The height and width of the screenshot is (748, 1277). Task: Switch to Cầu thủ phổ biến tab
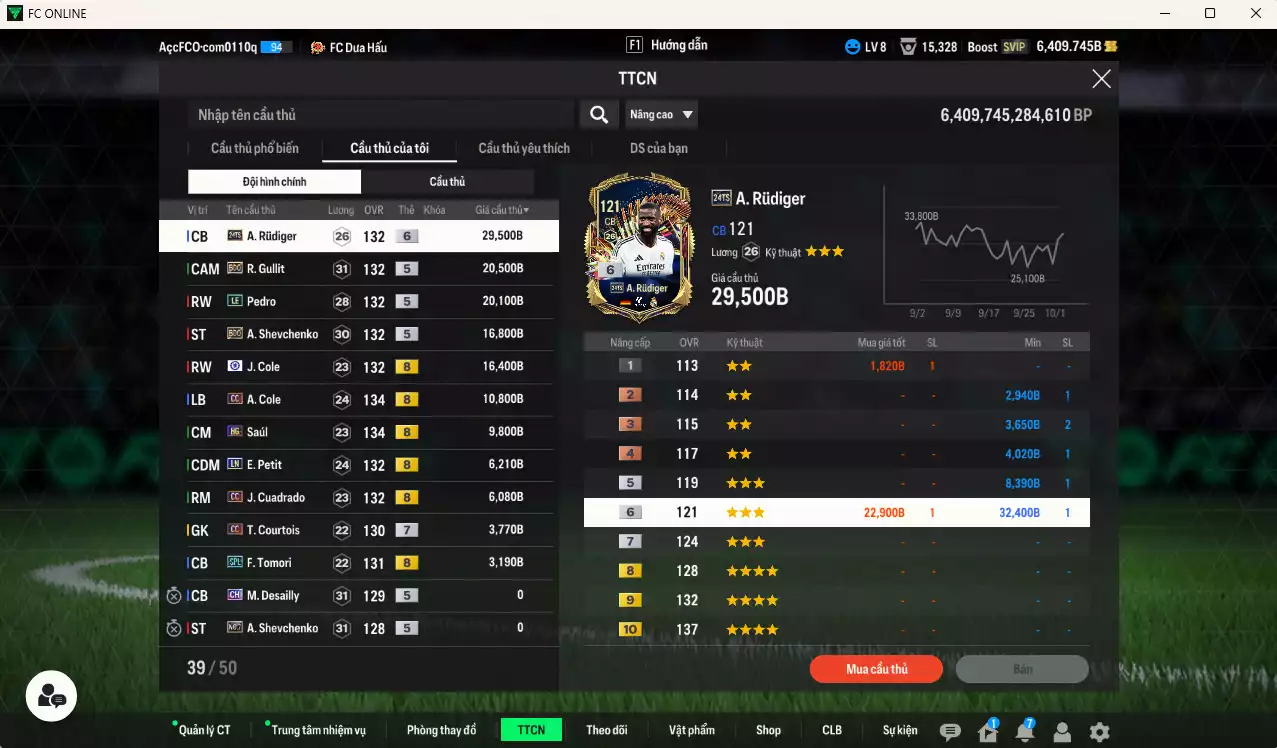[x=254, y=148]
